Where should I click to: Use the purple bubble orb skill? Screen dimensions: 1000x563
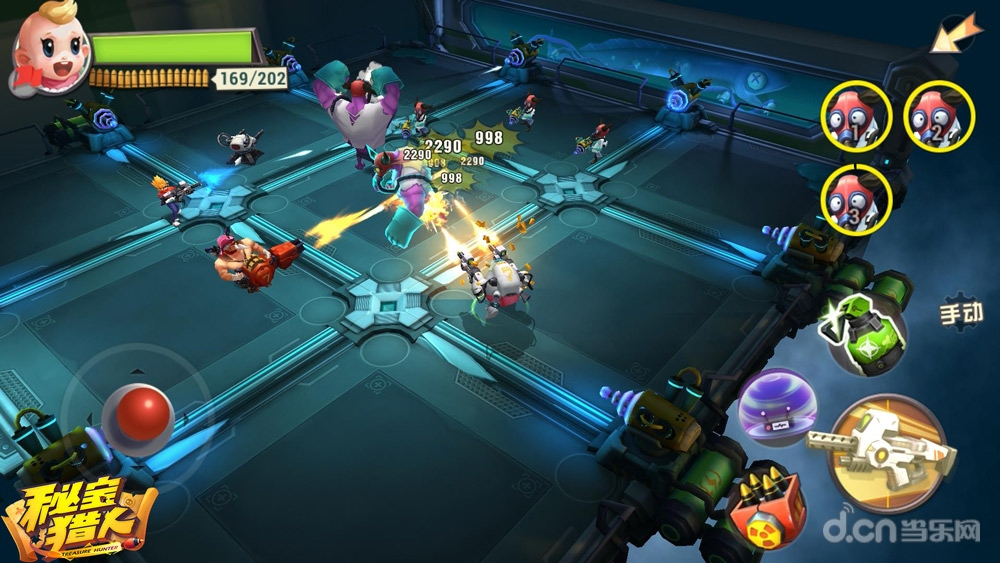(x=777, y=407)
